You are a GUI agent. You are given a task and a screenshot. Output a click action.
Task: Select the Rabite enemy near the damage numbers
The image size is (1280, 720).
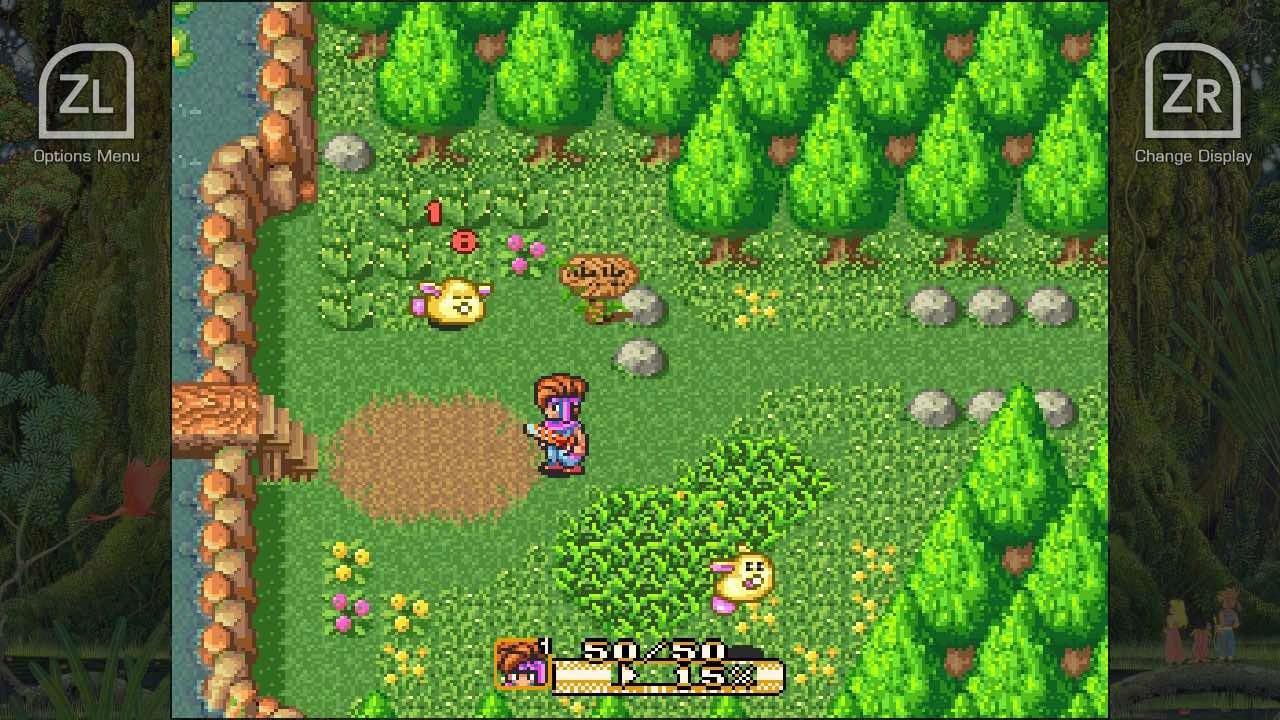tap(456, 300)
